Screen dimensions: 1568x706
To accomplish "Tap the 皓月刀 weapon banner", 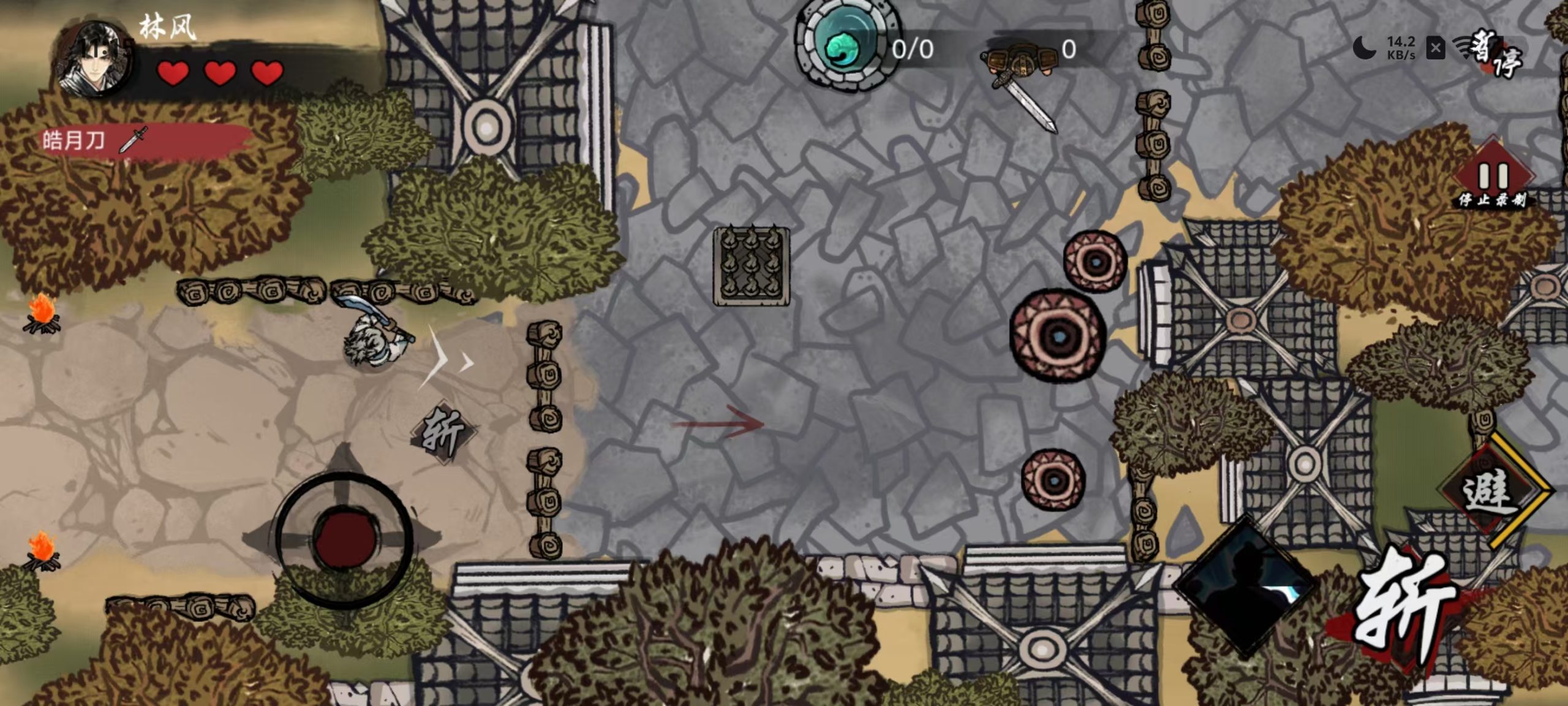I will tap(141, 141).
